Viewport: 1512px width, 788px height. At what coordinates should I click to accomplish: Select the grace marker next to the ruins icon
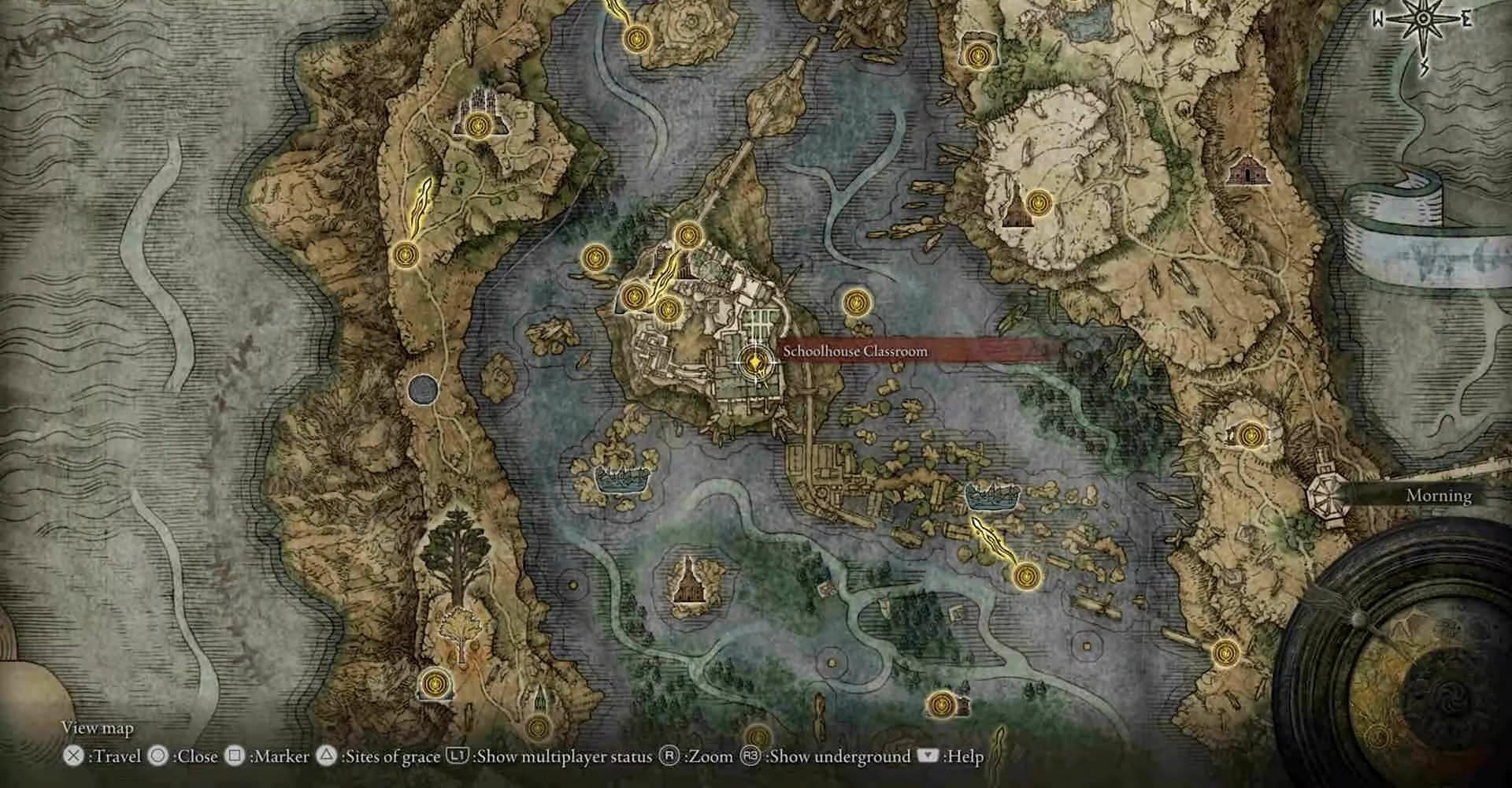click(x=1251, y=434)
